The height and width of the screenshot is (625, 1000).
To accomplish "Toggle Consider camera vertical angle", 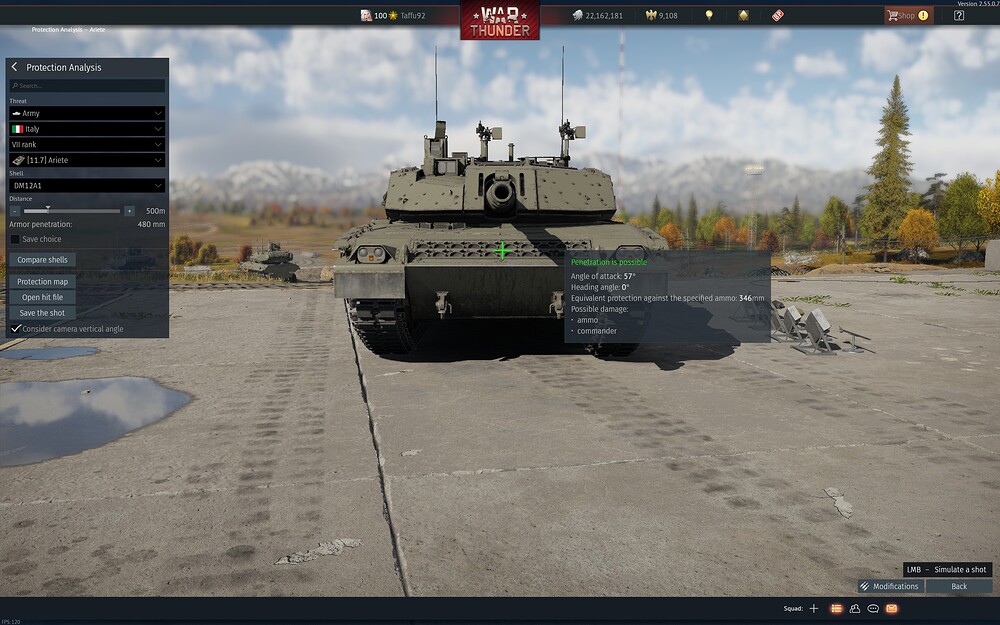I will pos(16,328).
